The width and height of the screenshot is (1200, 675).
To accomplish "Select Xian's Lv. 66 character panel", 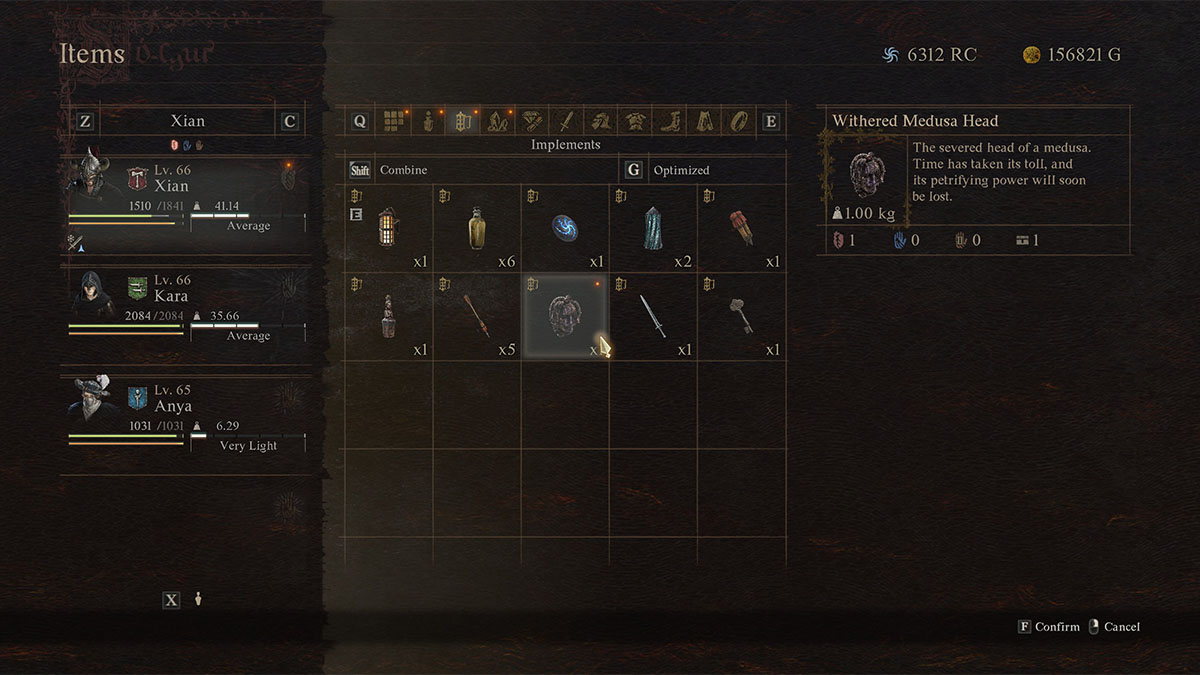I will (x=186, y=197).
